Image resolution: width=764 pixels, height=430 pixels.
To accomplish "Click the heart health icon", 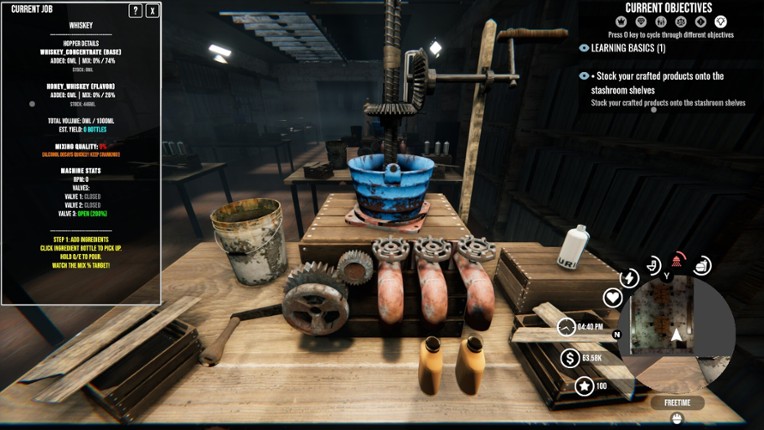I will pos(613,297).
